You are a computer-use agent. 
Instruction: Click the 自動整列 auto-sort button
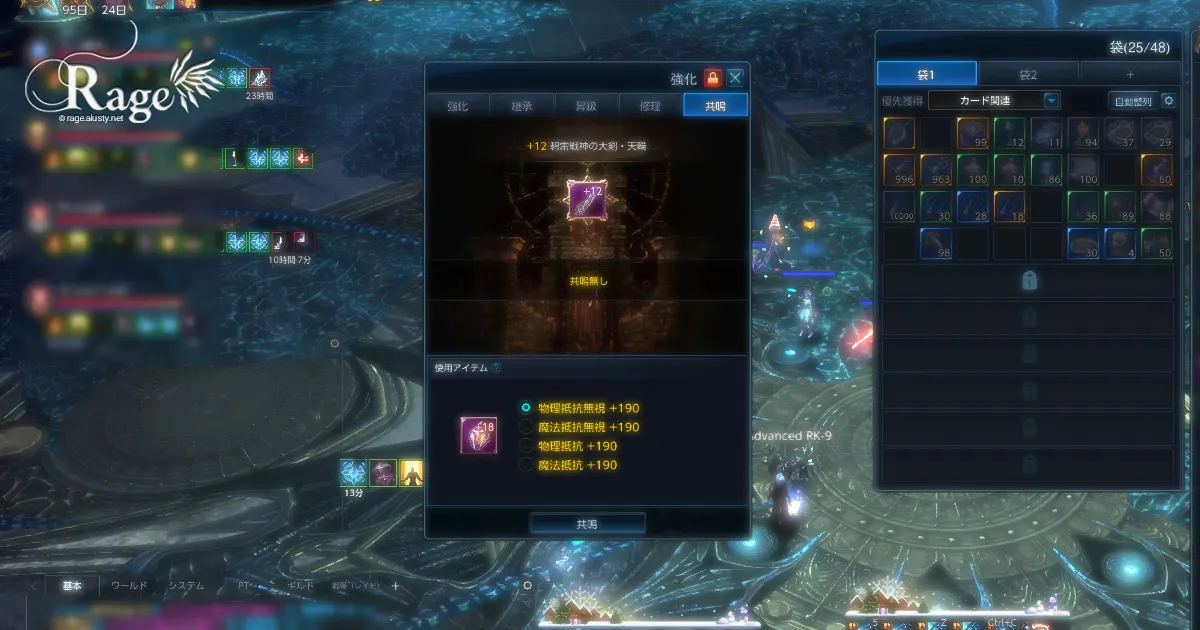click(x=1133, y=101)
